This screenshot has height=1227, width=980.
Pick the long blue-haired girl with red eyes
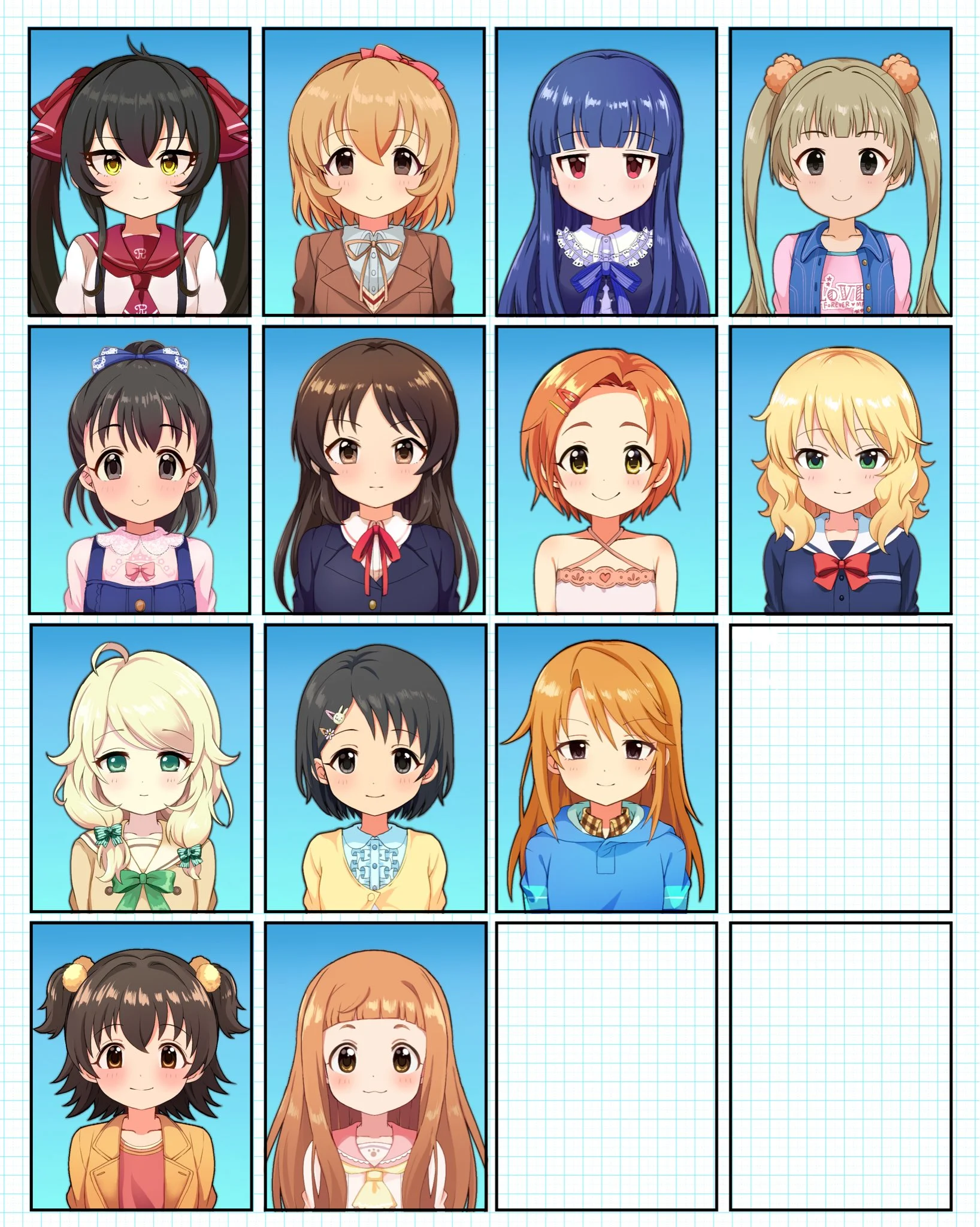click(x=606, y=172)
